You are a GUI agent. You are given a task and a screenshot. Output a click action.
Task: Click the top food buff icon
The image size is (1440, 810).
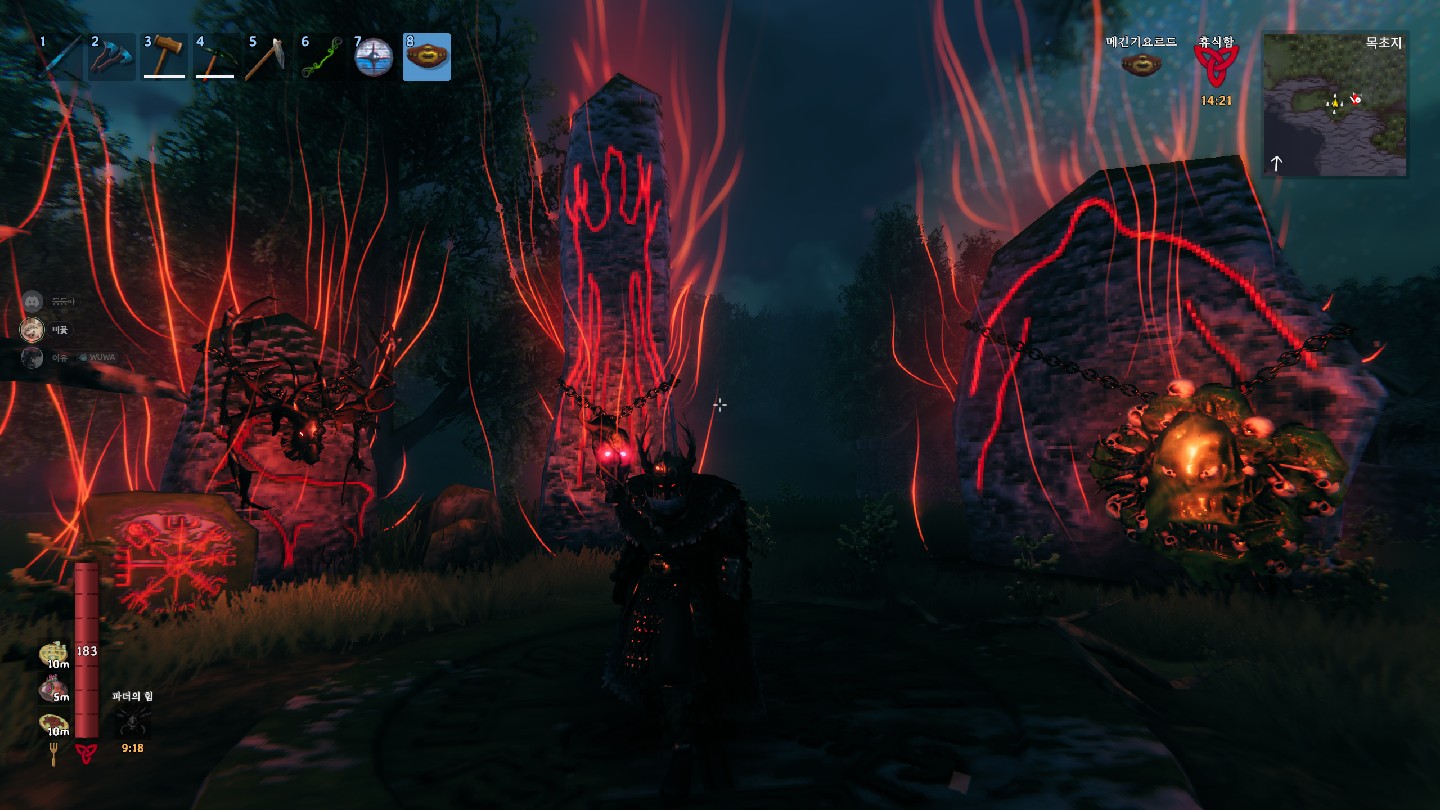(x=53, y=653)
